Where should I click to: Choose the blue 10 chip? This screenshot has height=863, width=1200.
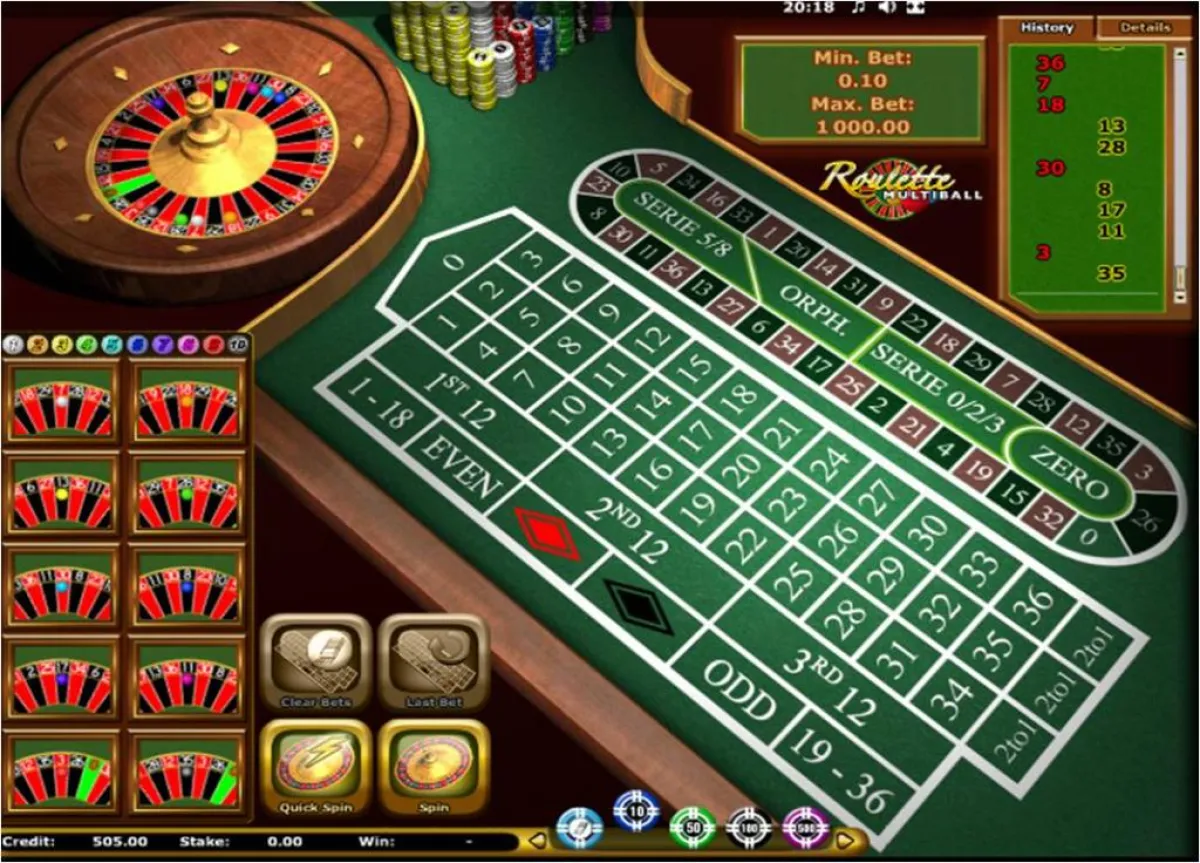tap(635, 810)
